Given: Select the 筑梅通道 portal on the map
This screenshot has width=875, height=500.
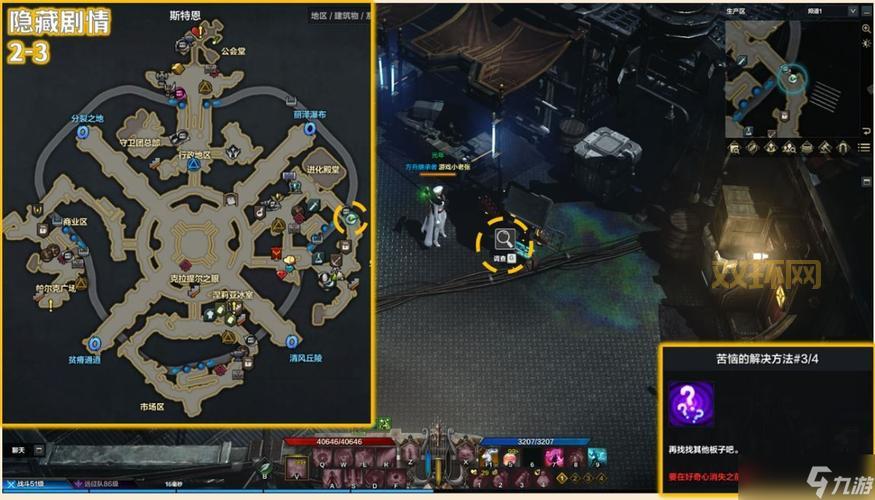Looking at the screenshot, I should click(x=95, y=343).
